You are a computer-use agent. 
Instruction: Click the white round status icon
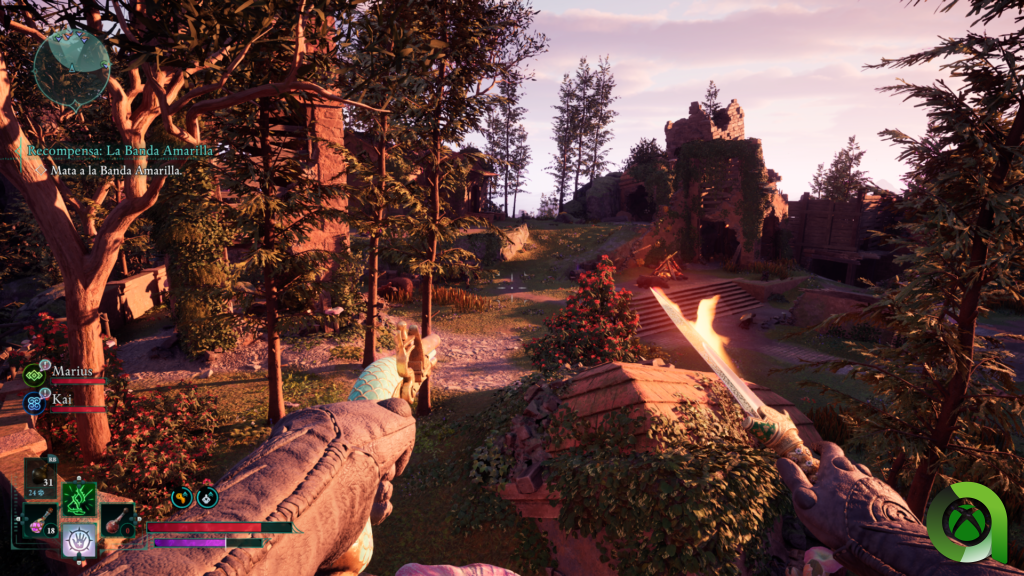pos(207,497)
